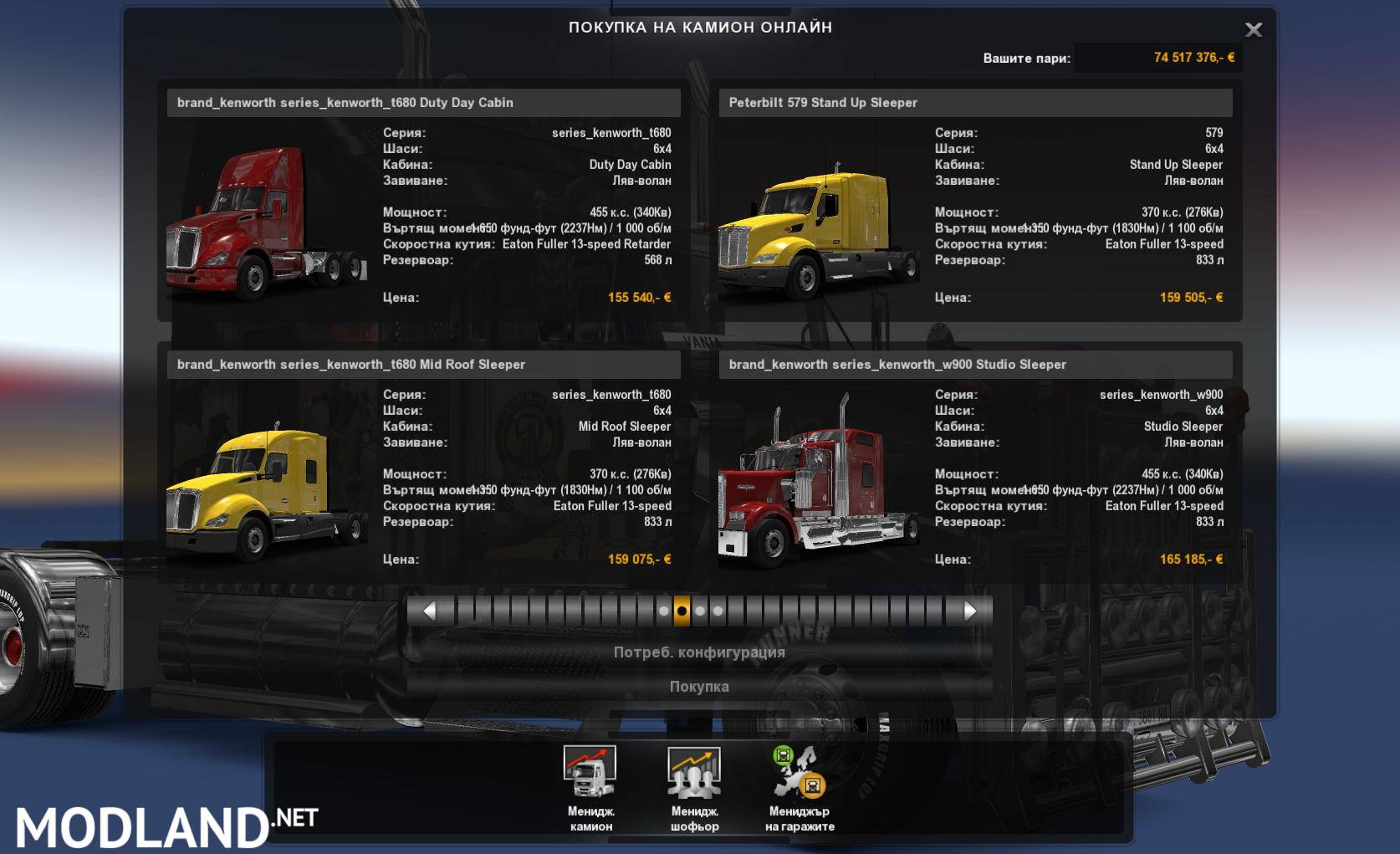Open Потреб. конфигурация custom configuration
The width and height of the screenshot is (1400, 854).
699,652
